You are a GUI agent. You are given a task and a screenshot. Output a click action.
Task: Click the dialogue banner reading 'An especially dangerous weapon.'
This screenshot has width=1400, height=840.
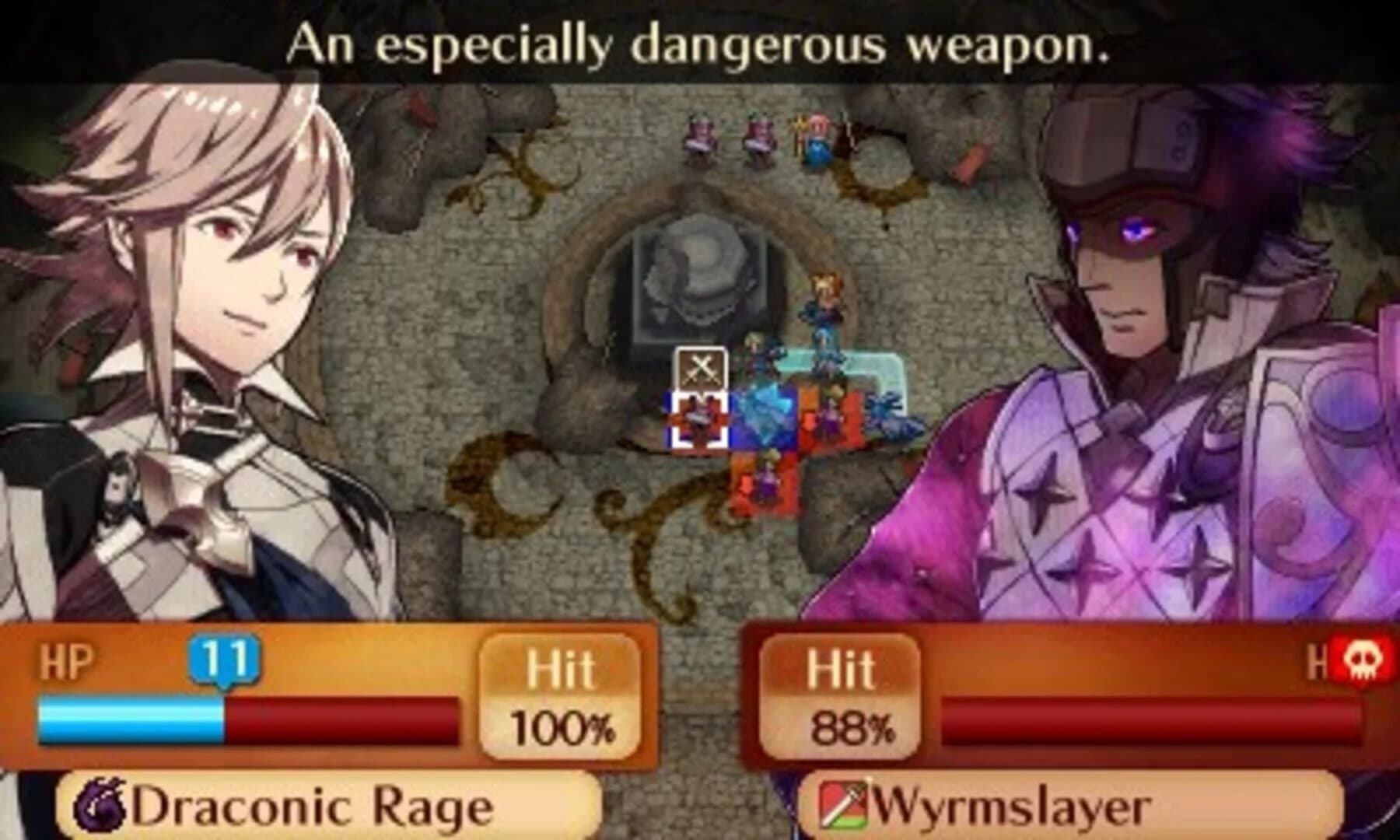pos(698,47)
